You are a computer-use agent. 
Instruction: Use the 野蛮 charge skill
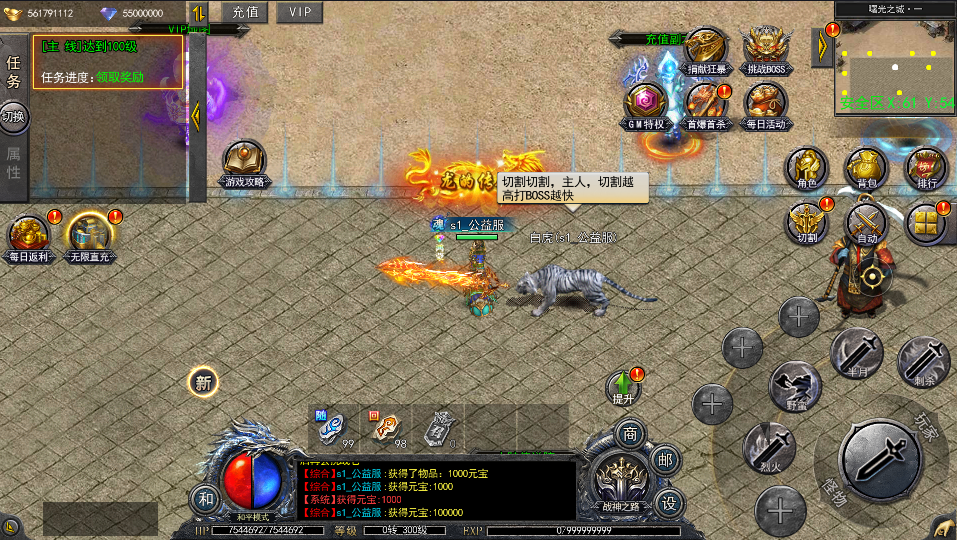[796, 387]
